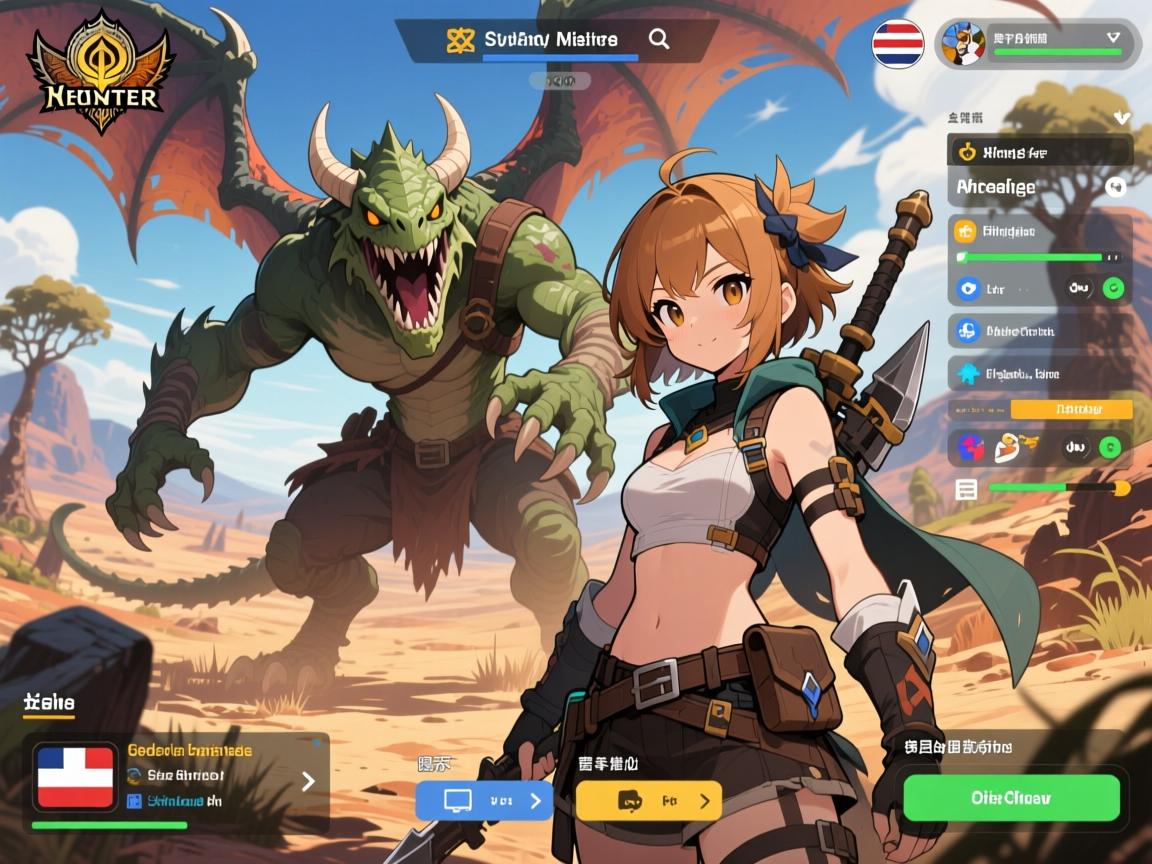Viewport: 1152px width, 864px height.
Task: Click the orange button in the side panel
Action: click(x=1071, y=409)
